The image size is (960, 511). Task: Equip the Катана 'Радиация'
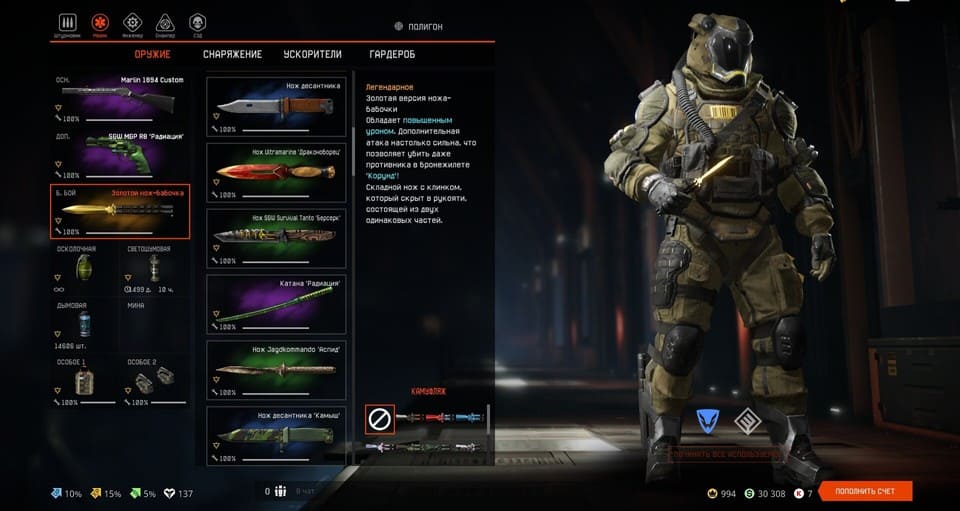(x=276, y=303)
